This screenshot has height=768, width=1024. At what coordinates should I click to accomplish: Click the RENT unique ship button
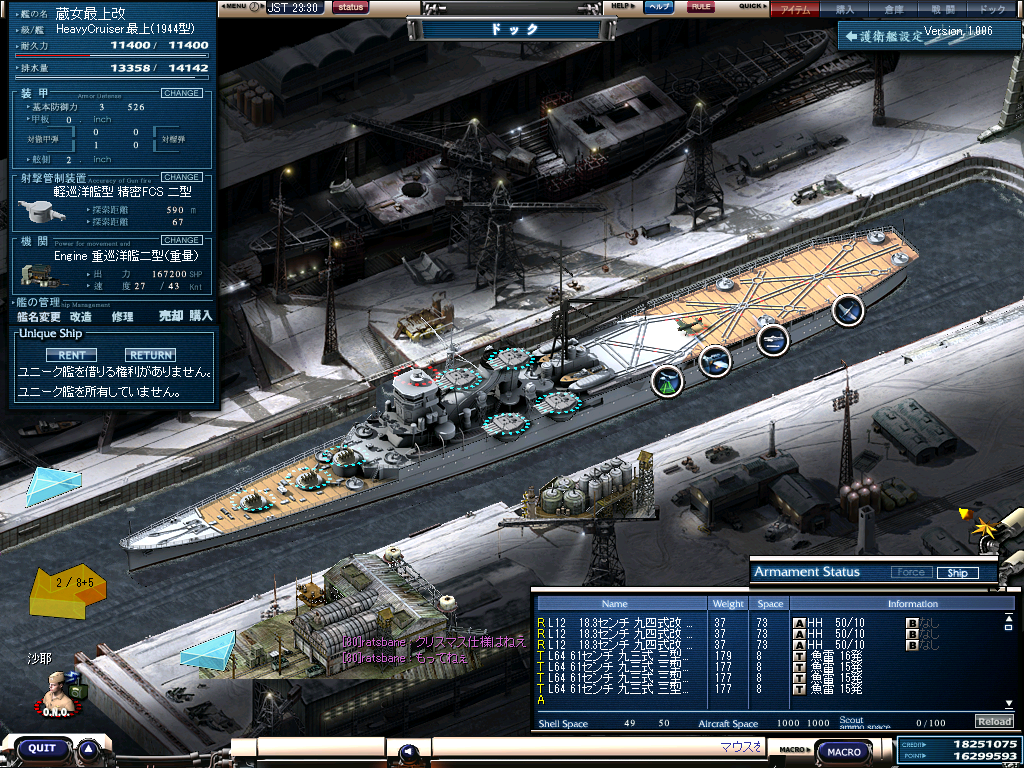71,355
